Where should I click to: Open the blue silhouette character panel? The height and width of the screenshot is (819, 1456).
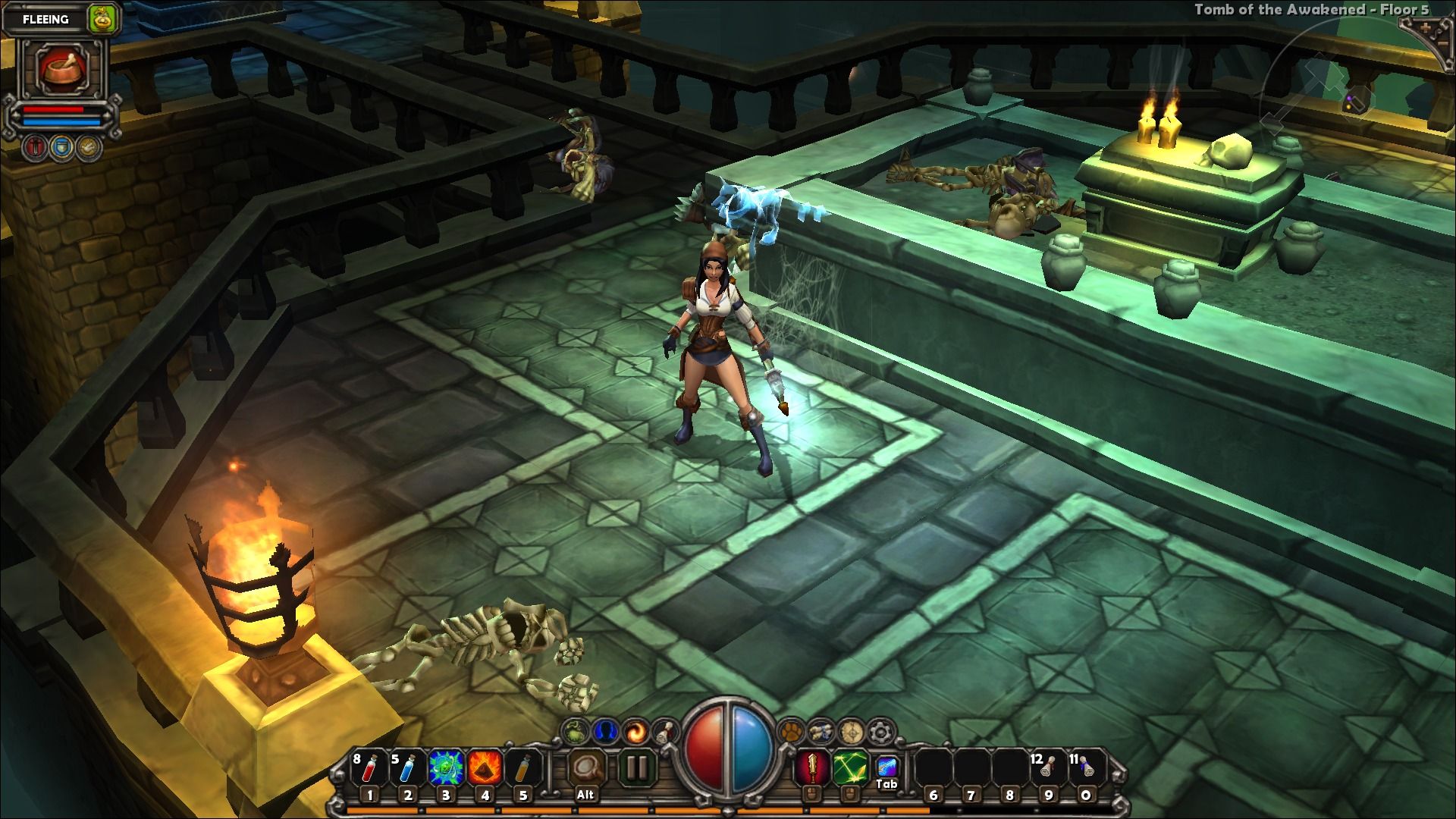point(605,732)
